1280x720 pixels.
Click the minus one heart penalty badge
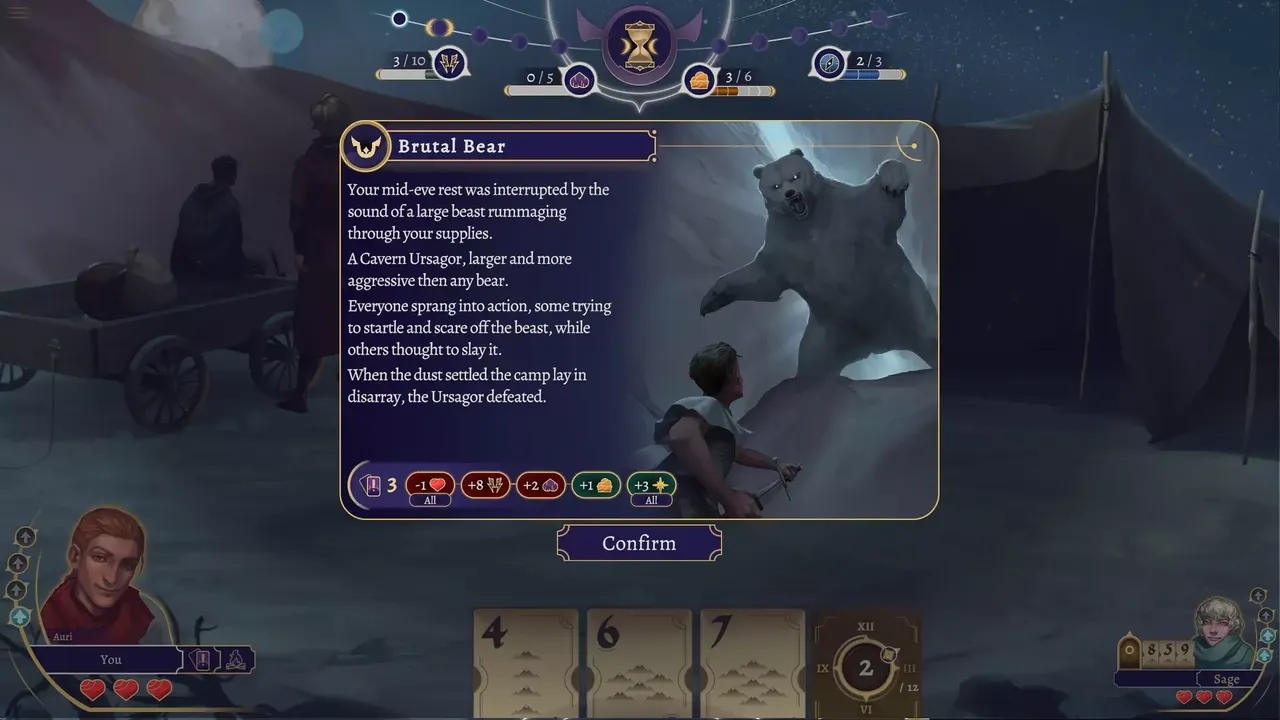[430, 486]
